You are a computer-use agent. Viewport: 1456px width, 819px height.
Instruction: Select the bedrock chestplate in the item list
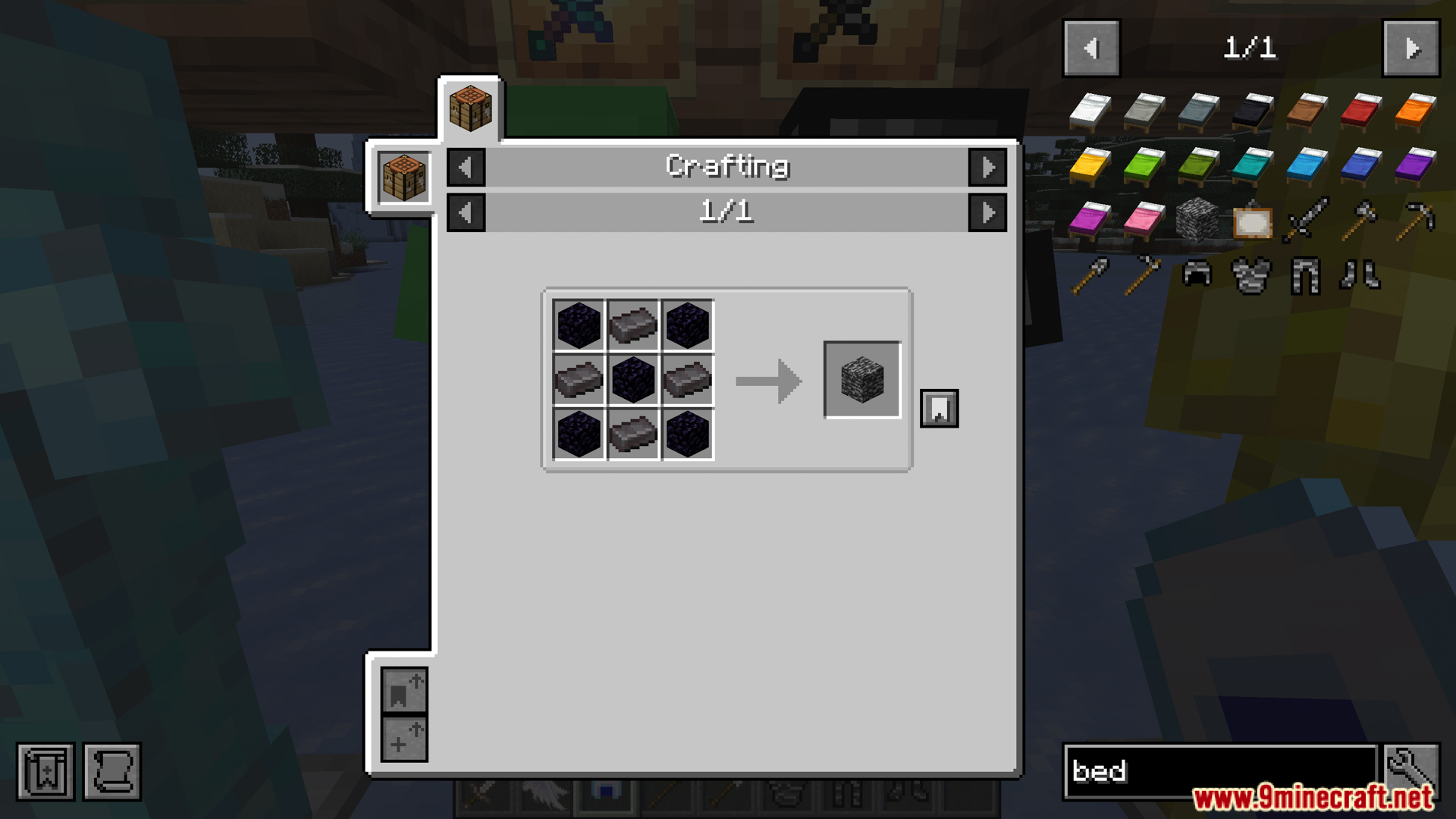pos(1251,275)
